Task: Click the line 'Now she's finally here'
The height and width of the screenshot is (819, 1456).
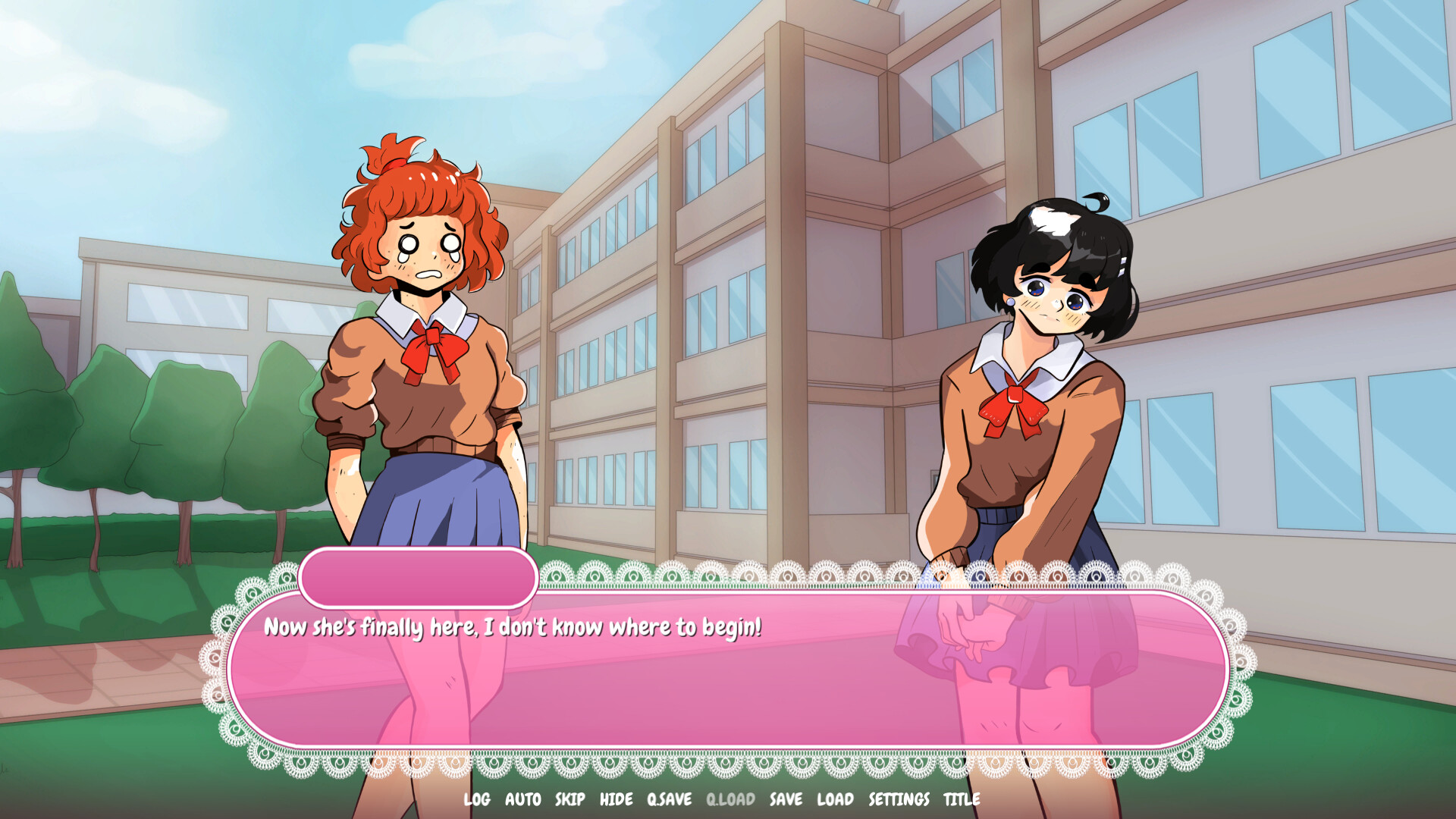Action: 513,627
